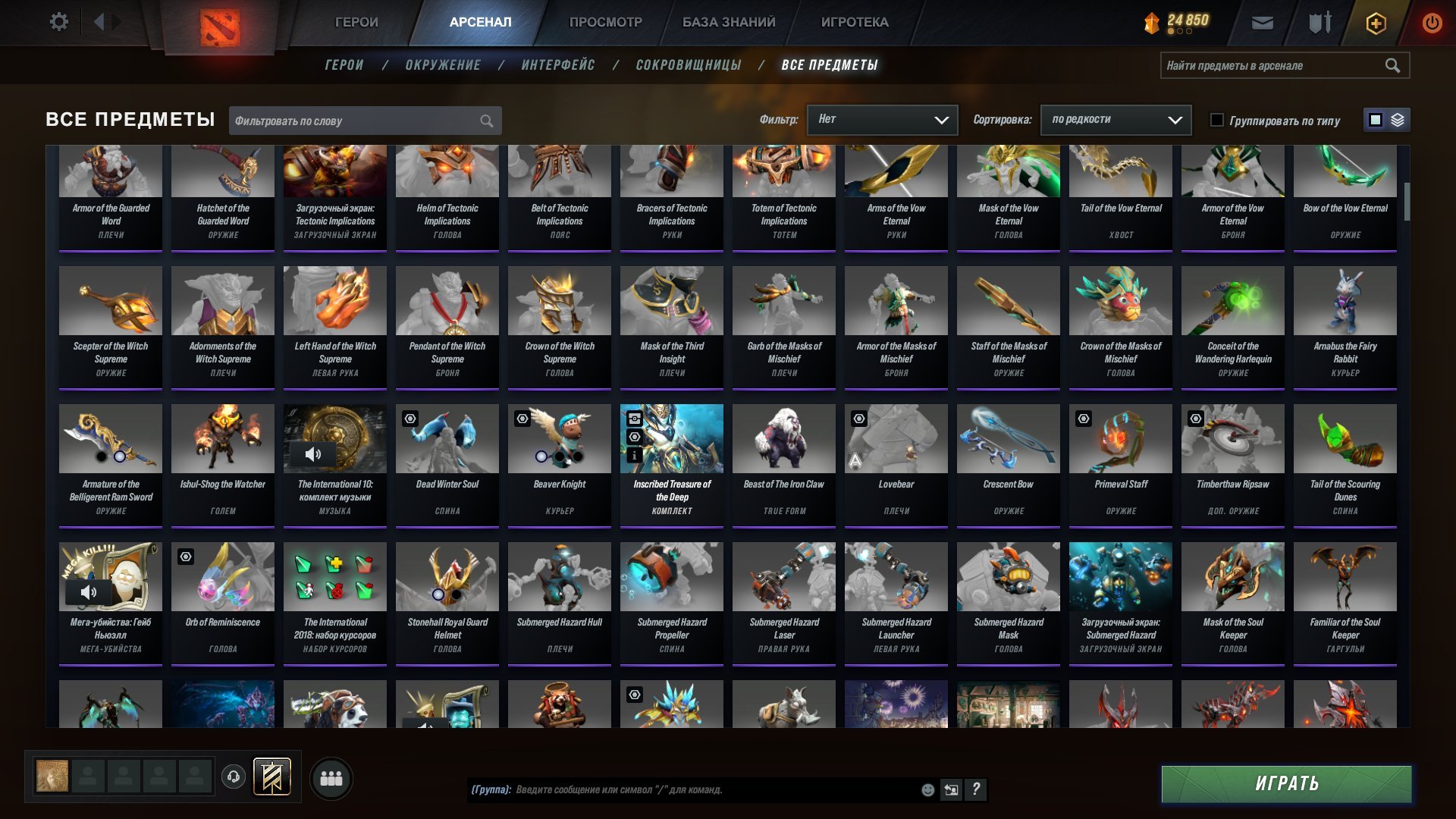
Task: Toggle preview eye on Dead Winter Soul item
Action: point(409,418)
